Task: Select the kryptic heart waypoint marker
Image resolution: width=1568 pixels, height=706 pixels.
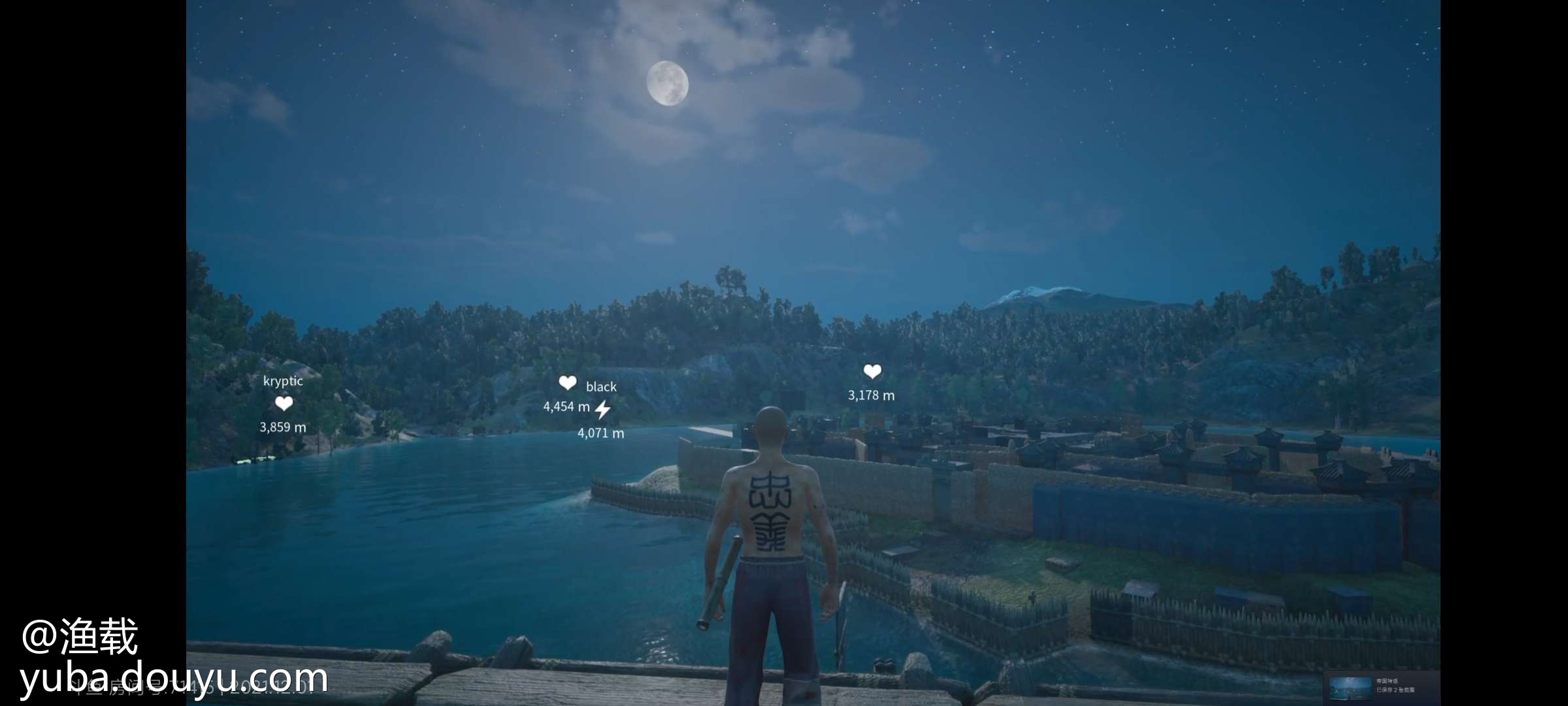Action: (284, 403)
